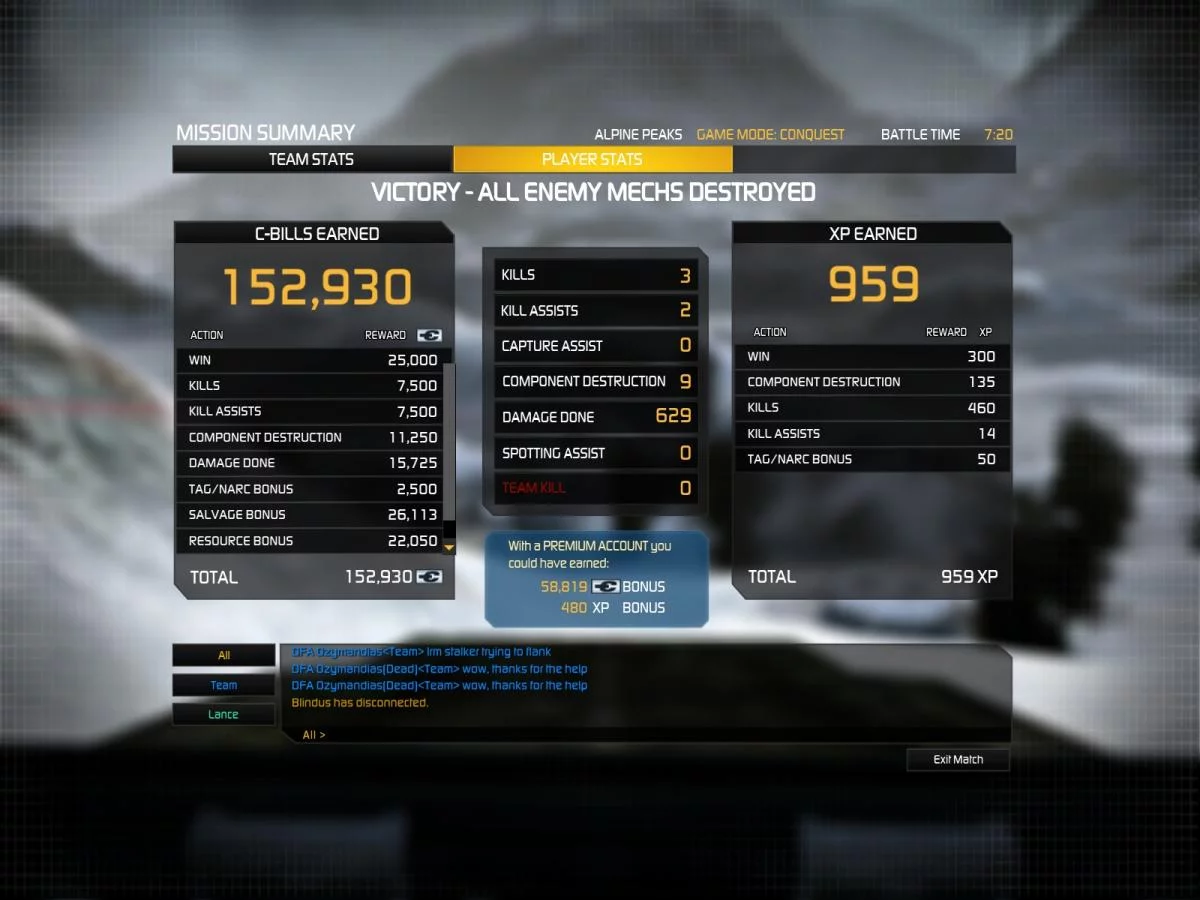Exit the match

point(958,760)
